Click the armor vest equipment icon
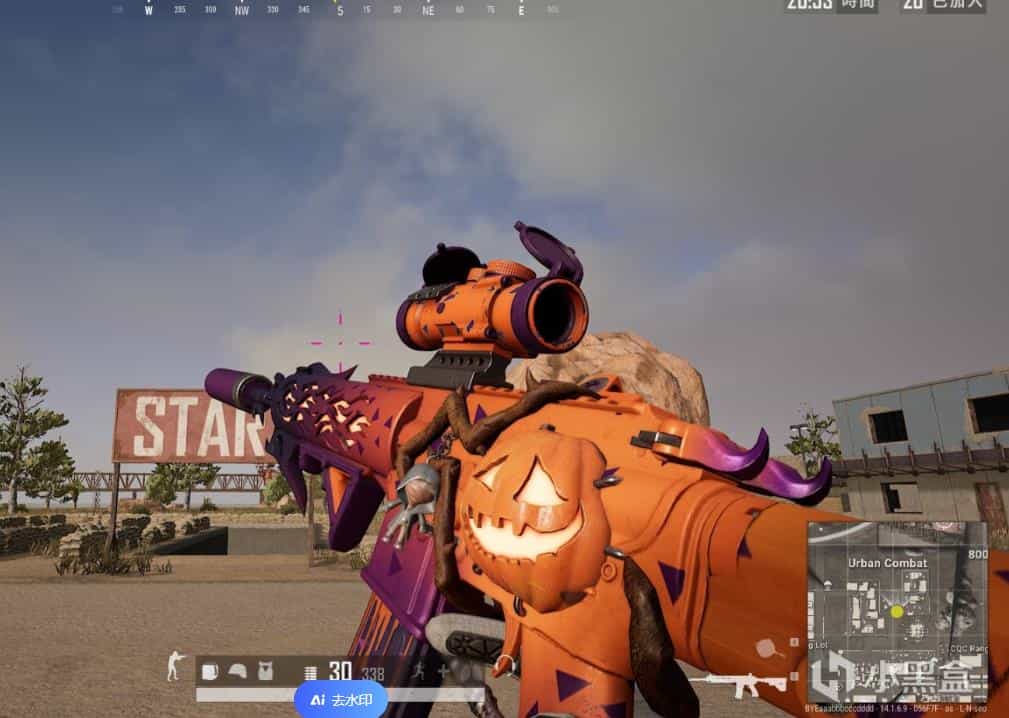Image resolution: width=1009 pixels, height=718 pixels. [266, 672]
